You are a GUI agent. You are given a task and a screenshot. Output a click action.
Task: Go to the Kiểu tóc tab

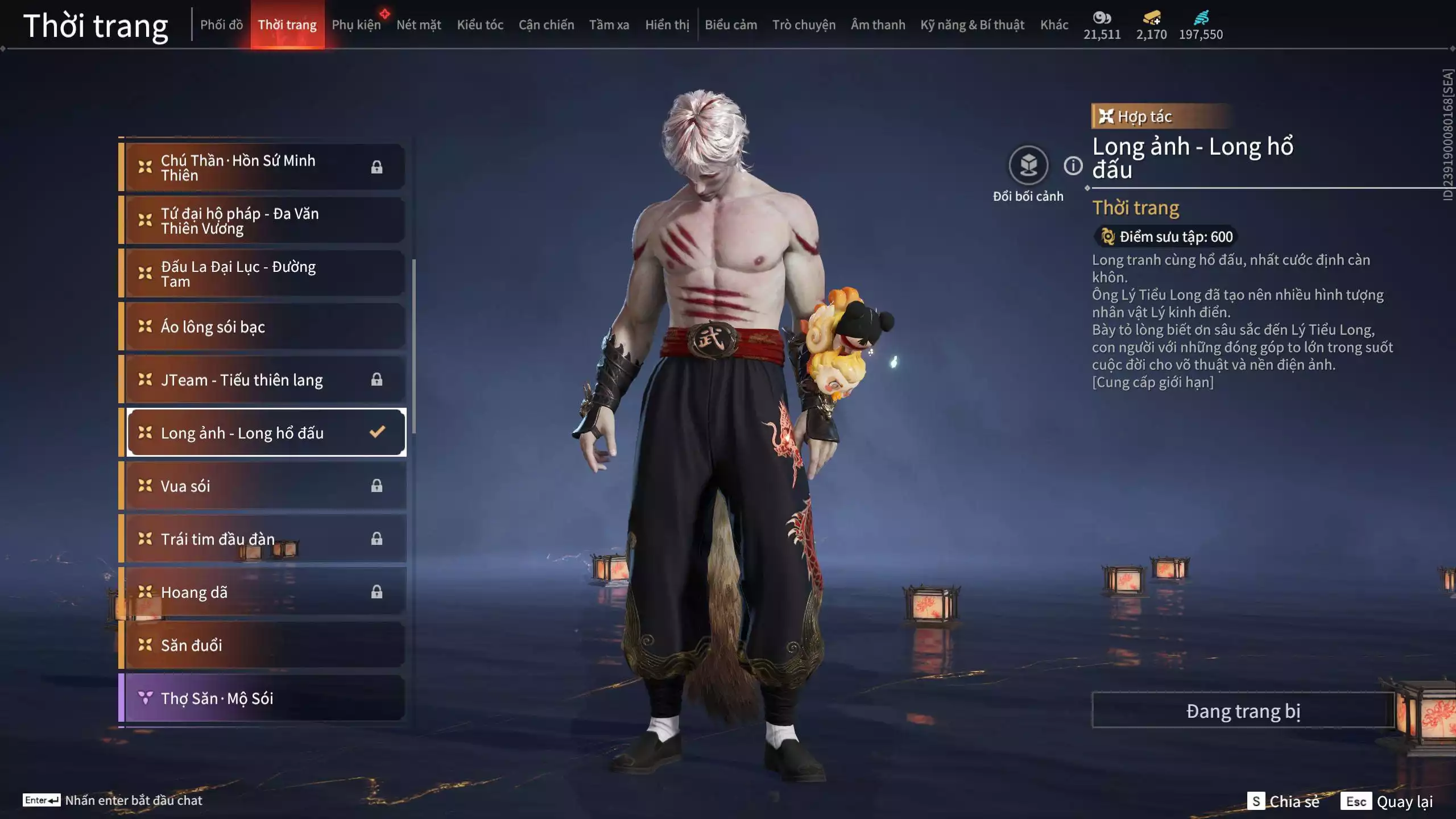[x=480, y=25]
